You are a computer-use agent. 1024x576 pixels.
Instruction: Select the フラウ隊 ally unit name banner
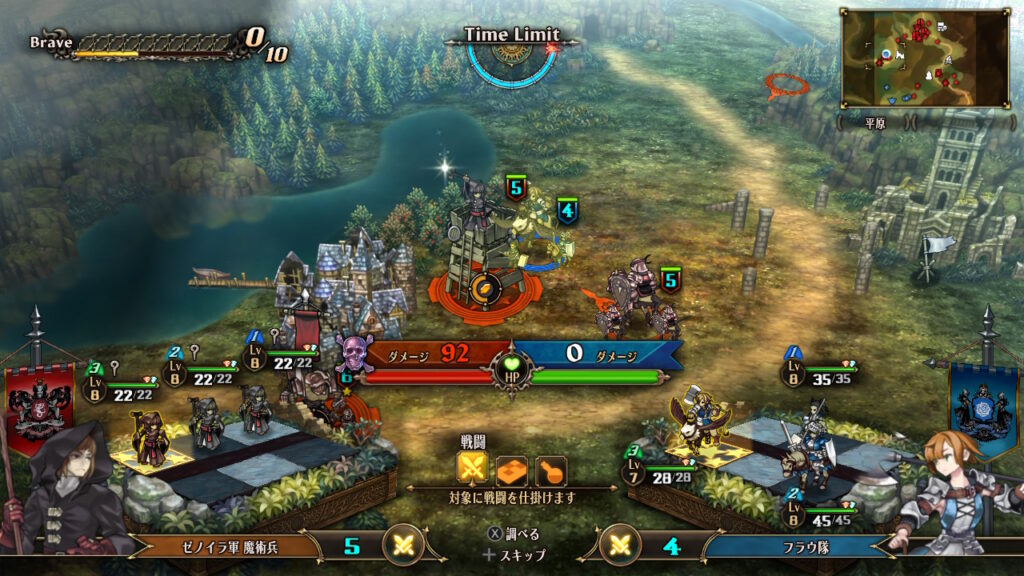(800, 546)
